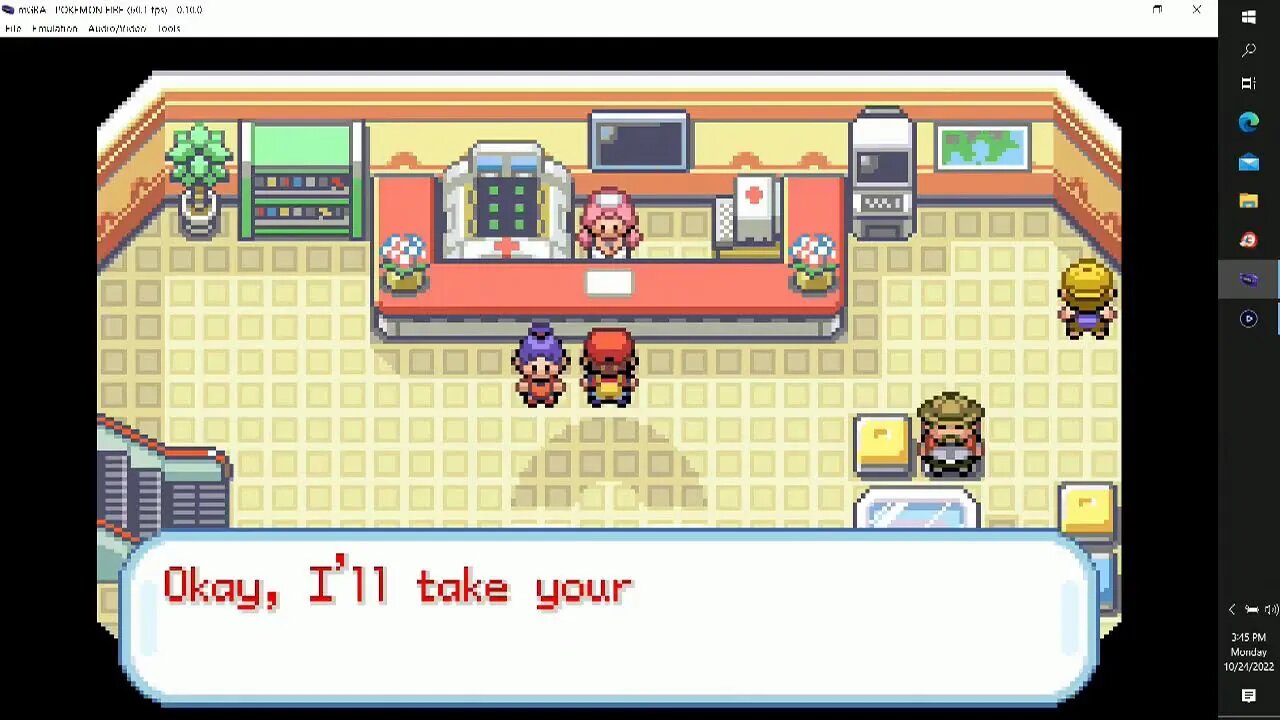Click the mGBA icon in the title bar
The image size is (1280, 720).
click(x=9, y=10)
